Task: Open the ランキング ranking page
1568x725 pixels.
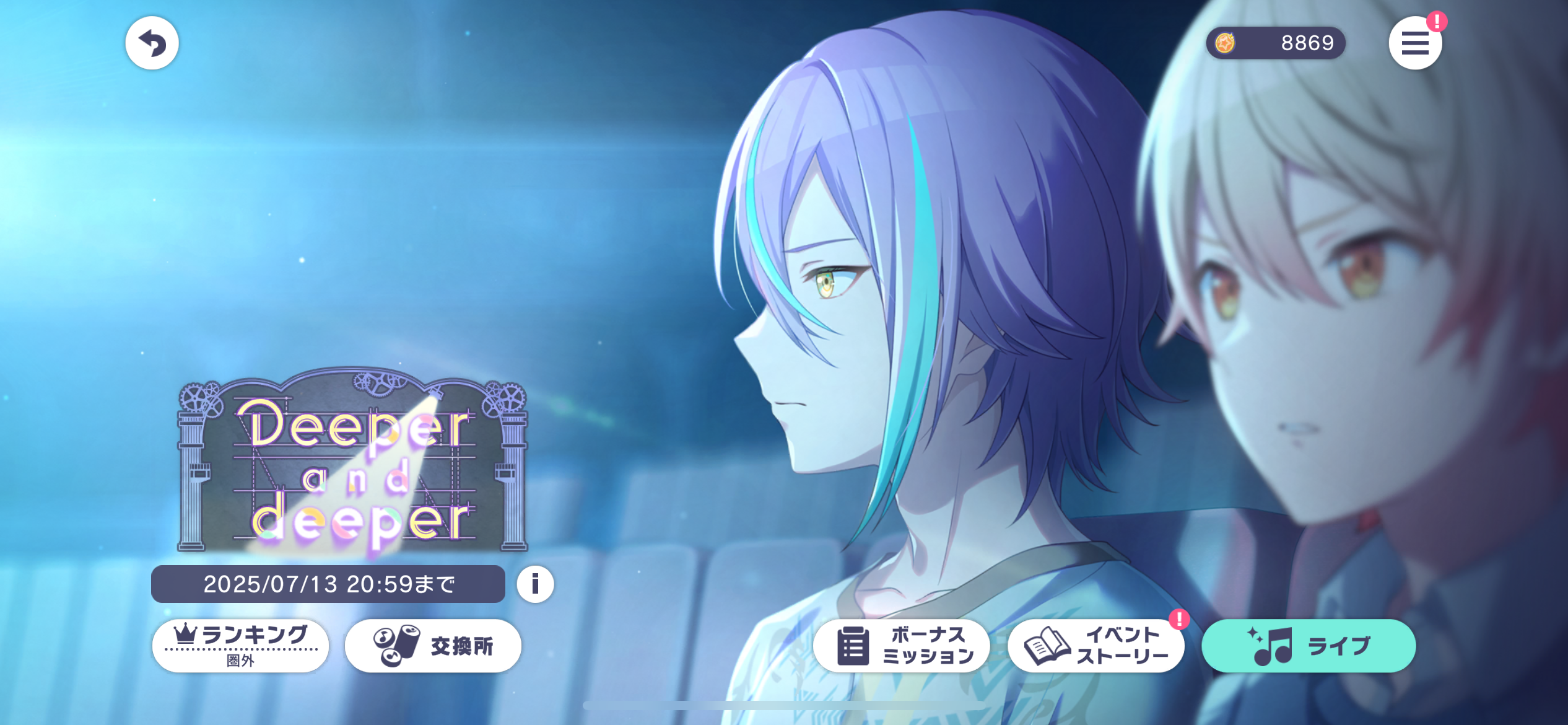Action: click(x=240, y=646)
